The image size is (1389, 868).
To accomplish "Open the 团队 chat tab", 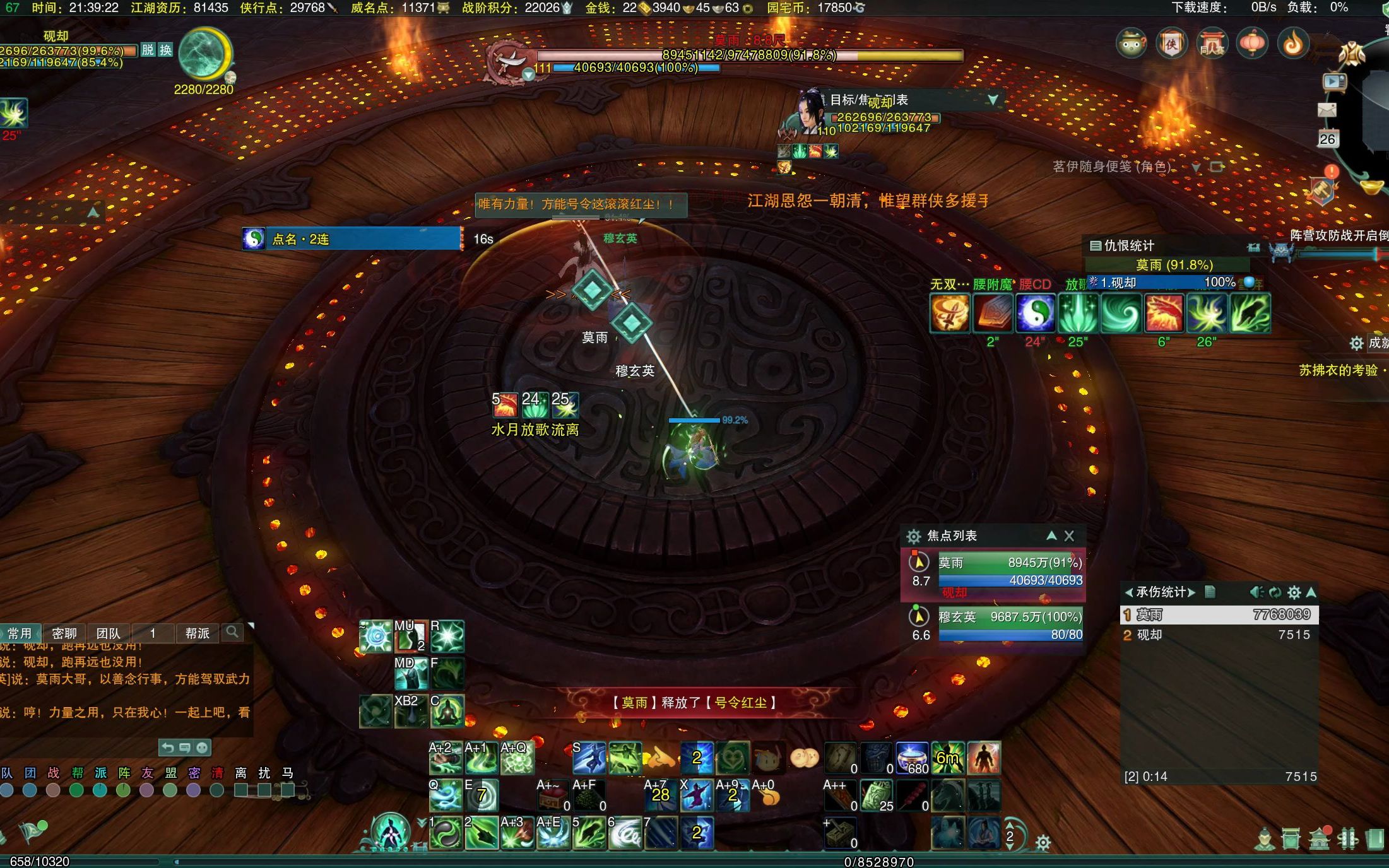I will pos(108,633).
